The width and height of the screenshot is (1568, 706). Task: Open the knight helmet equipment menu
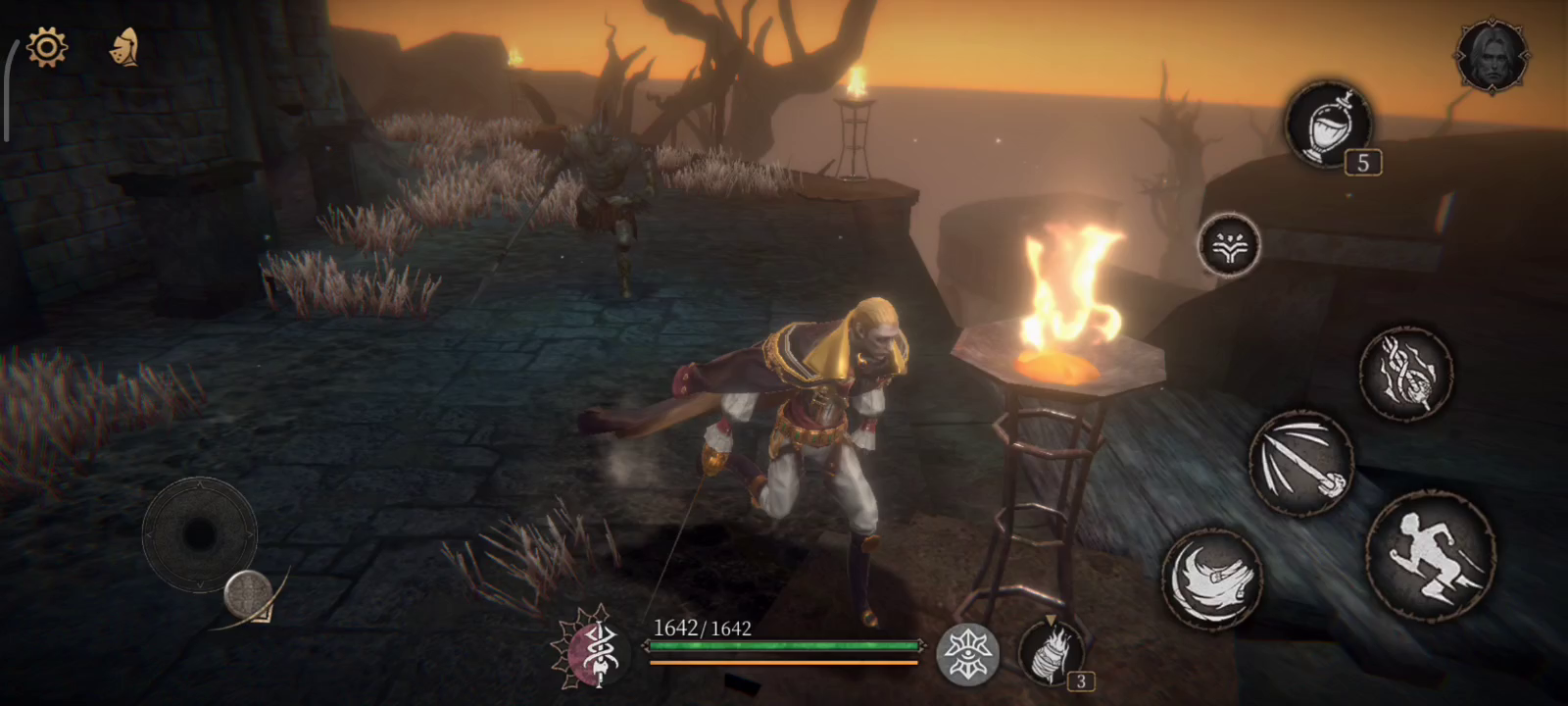pyautogui.click(x=123, y=47)
